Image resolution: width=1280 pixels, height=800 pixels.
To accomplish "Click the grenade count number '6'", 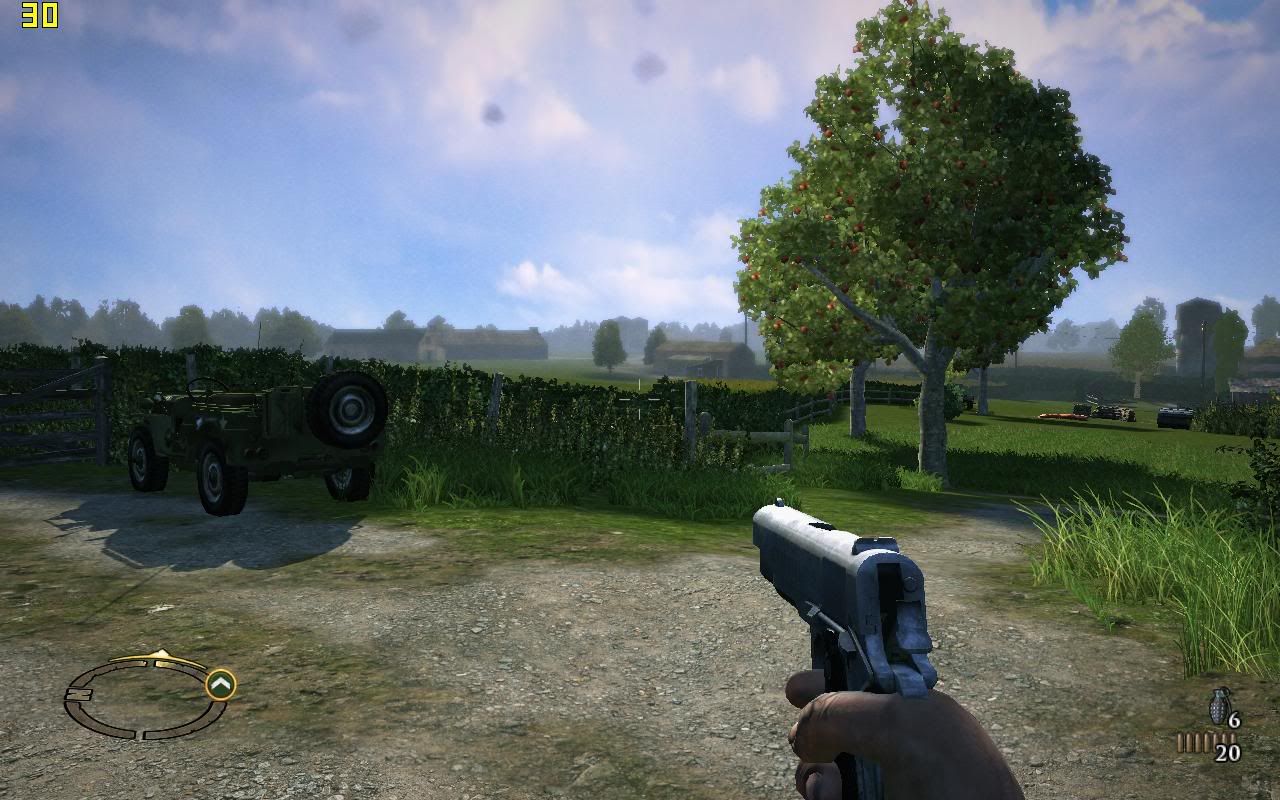I will pyautogui.click(x=1234, y=718).
